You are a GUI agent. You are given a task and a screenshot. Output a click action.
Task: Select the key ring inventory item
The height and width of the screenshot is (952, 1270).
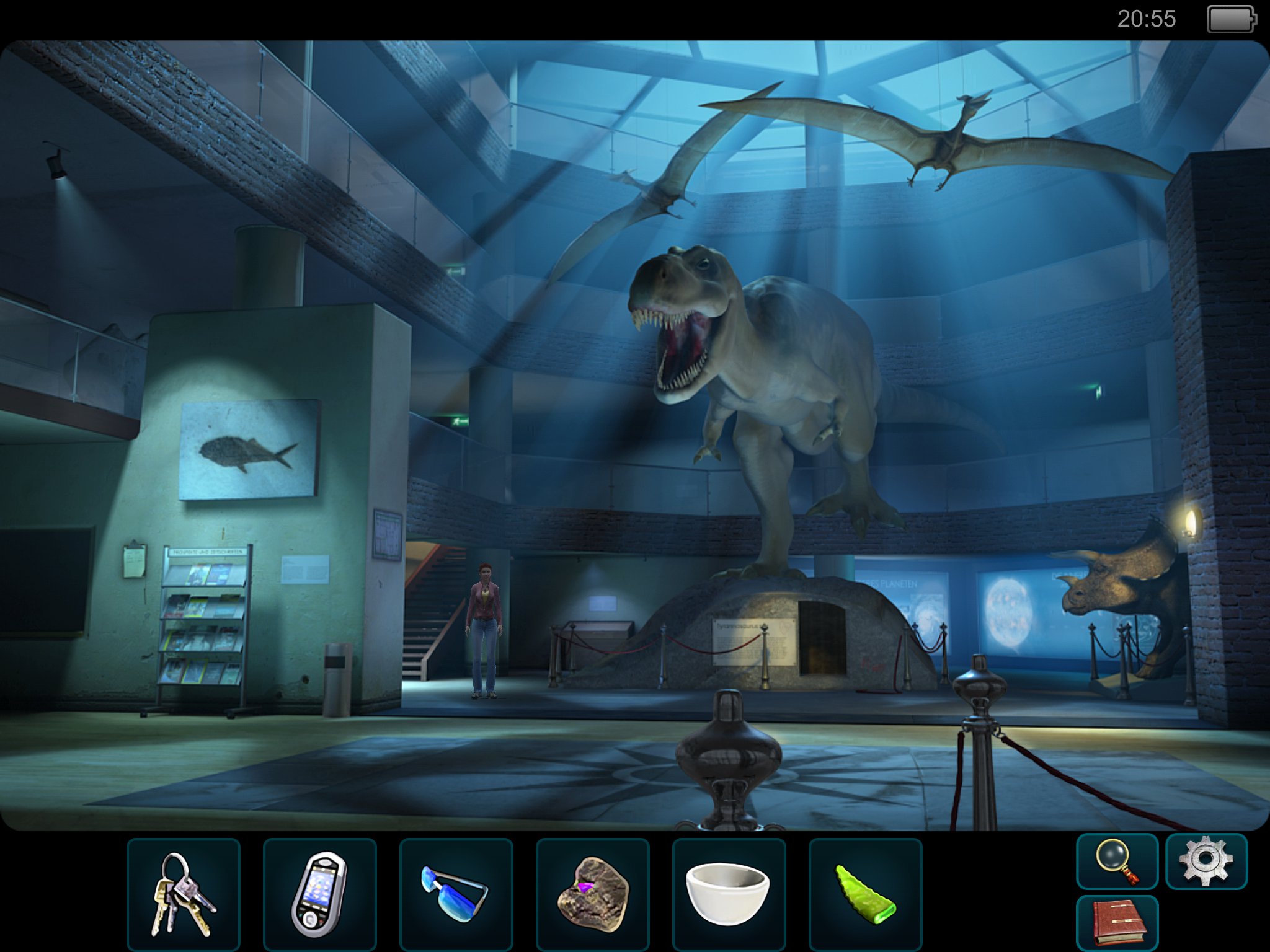(183, 894)
